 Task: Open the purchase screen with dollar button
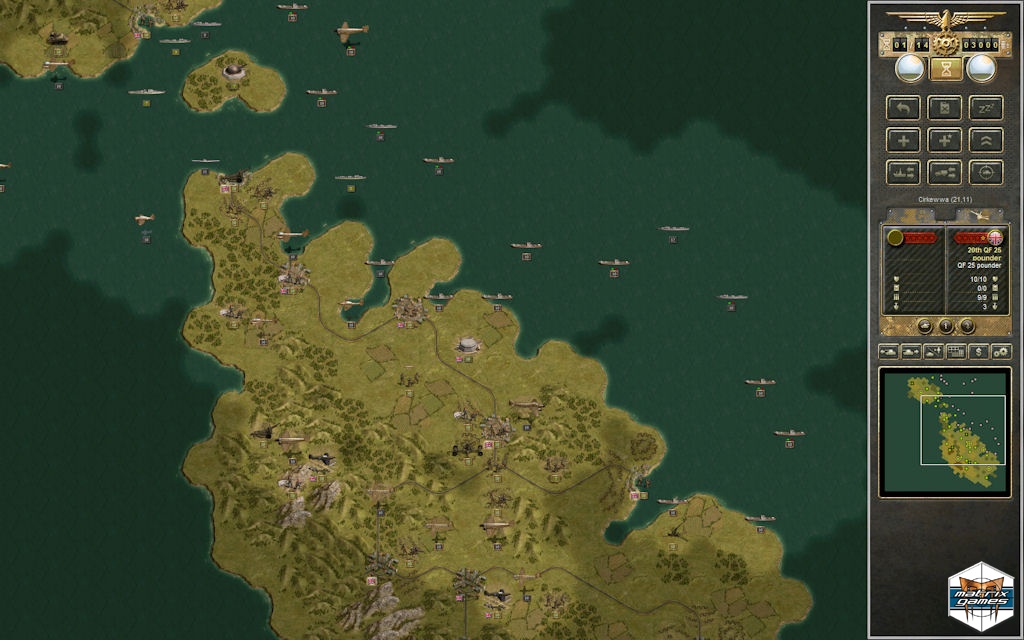pos(979,351)
